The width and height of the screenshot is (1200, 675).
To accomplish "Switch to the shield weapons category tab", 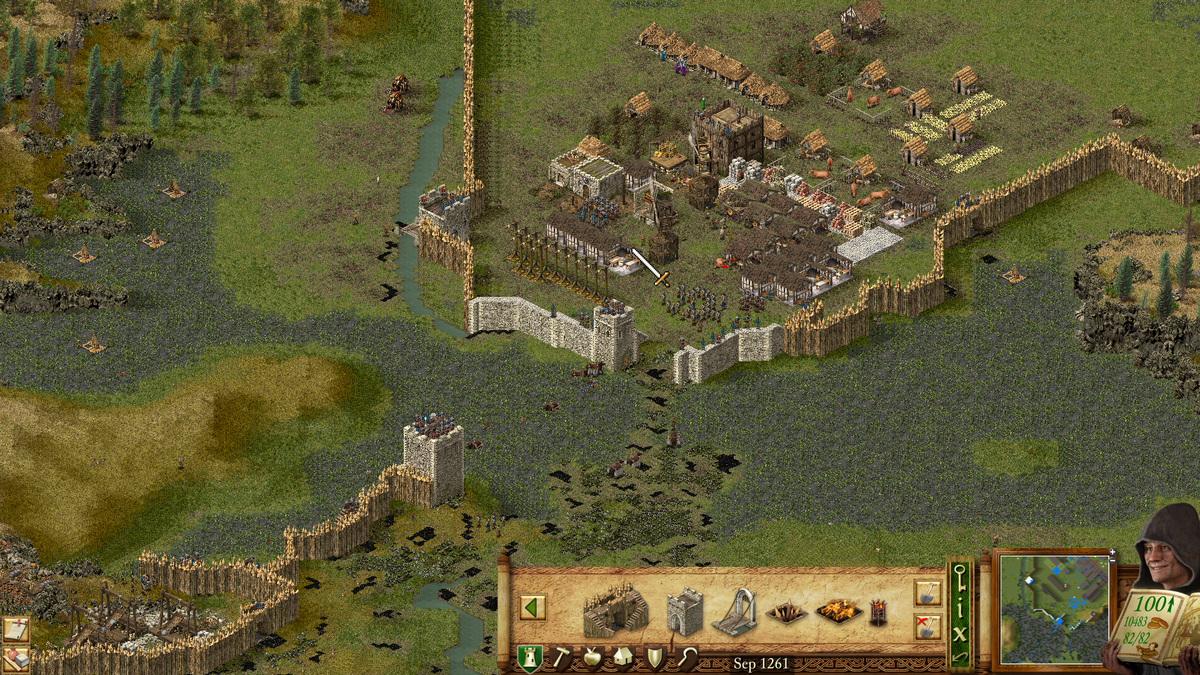I will [x=653, y=658].
